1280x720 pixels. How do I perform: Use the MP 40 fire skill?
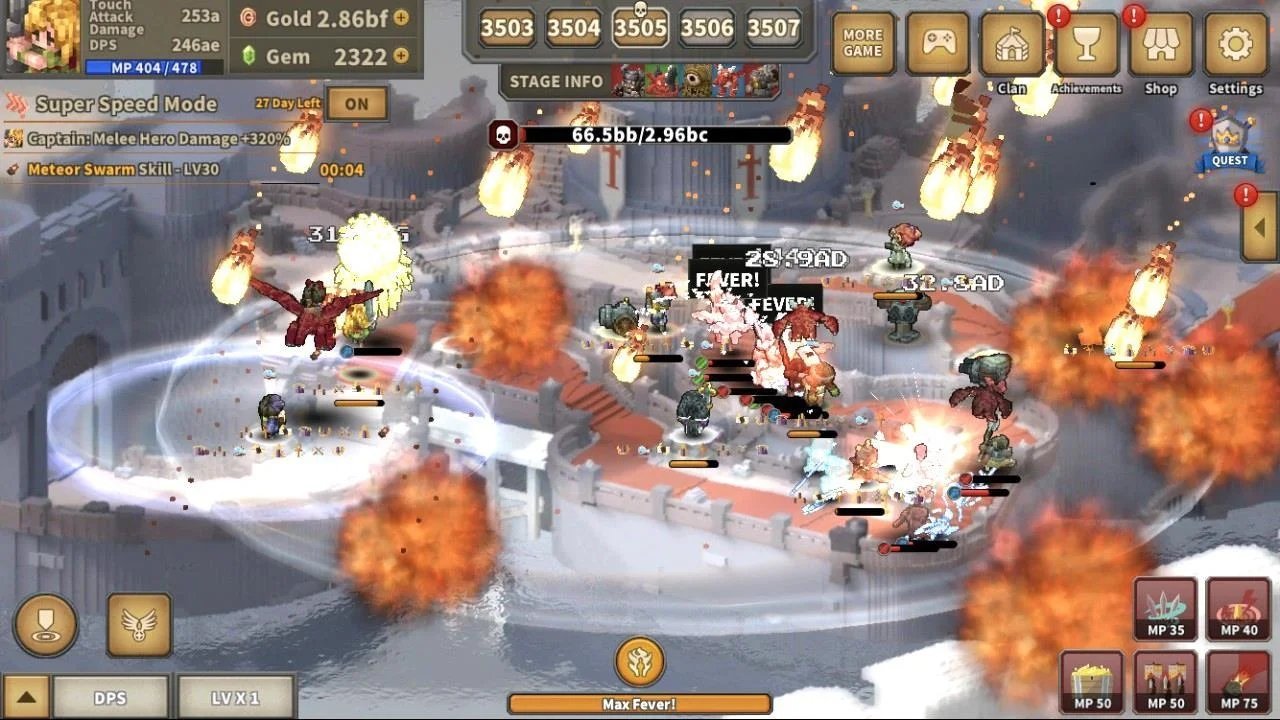point(1238,608)
